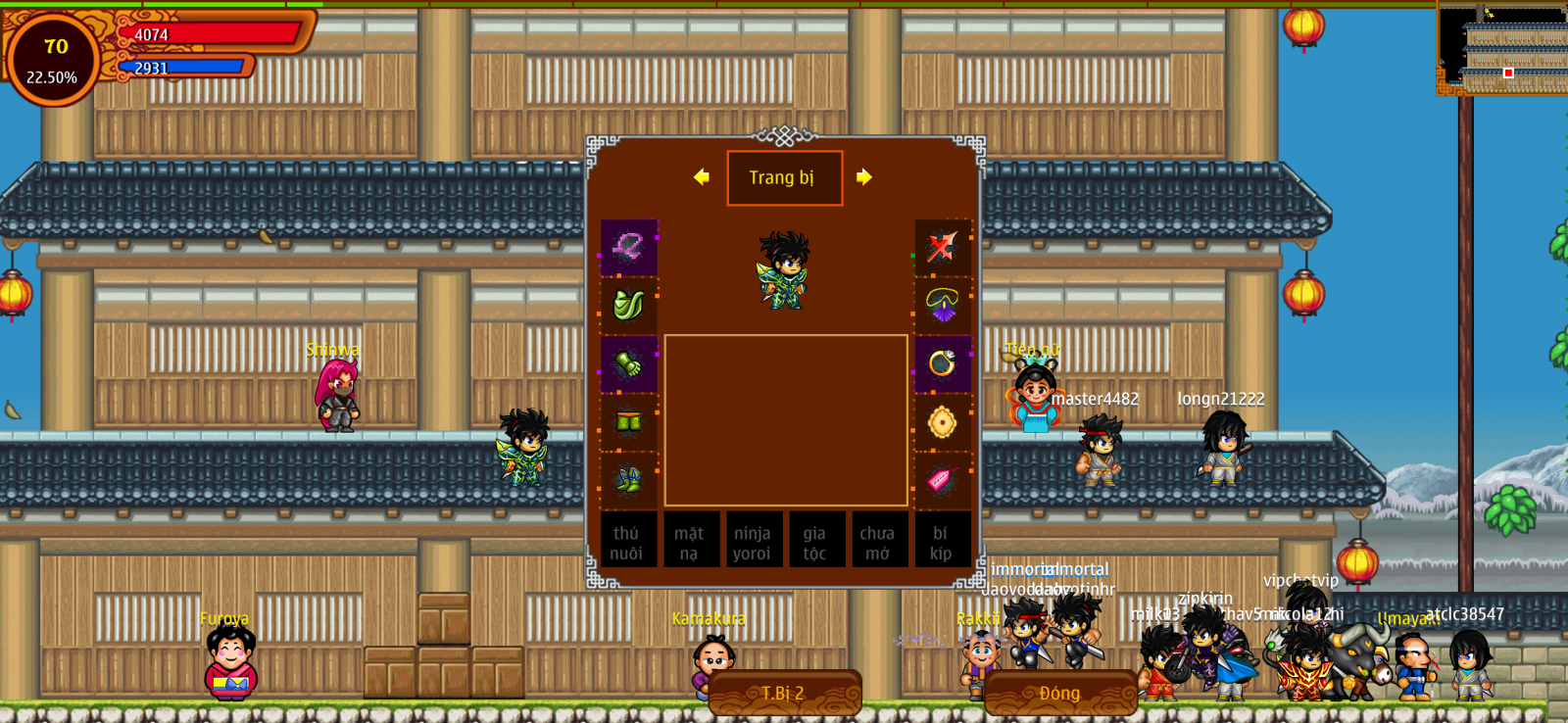The width and height of the screenshot is (1568, 723).
Task: Go to the previous panel with left arrow
Action: coord(701,177)
